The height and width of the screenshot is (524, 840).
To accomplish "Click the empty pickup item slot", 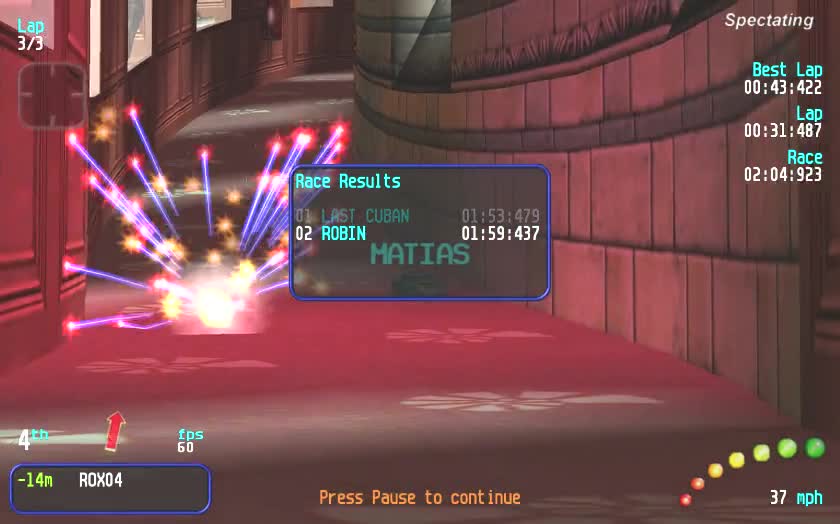I will (x=52, y=96).
